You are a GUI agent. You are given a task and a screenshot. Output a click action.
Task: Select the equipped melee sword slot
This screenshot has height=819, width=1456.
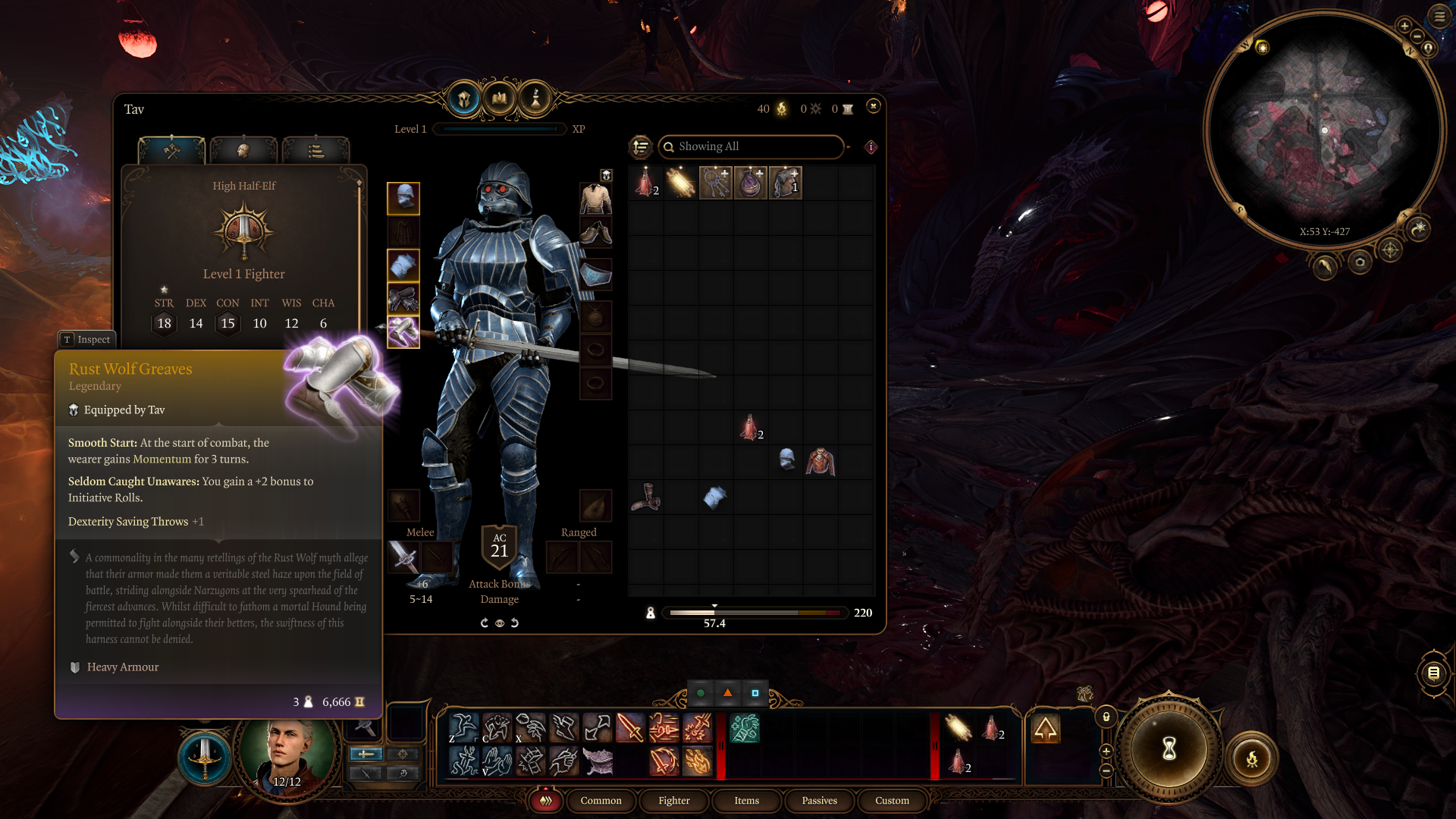[403, 558]
